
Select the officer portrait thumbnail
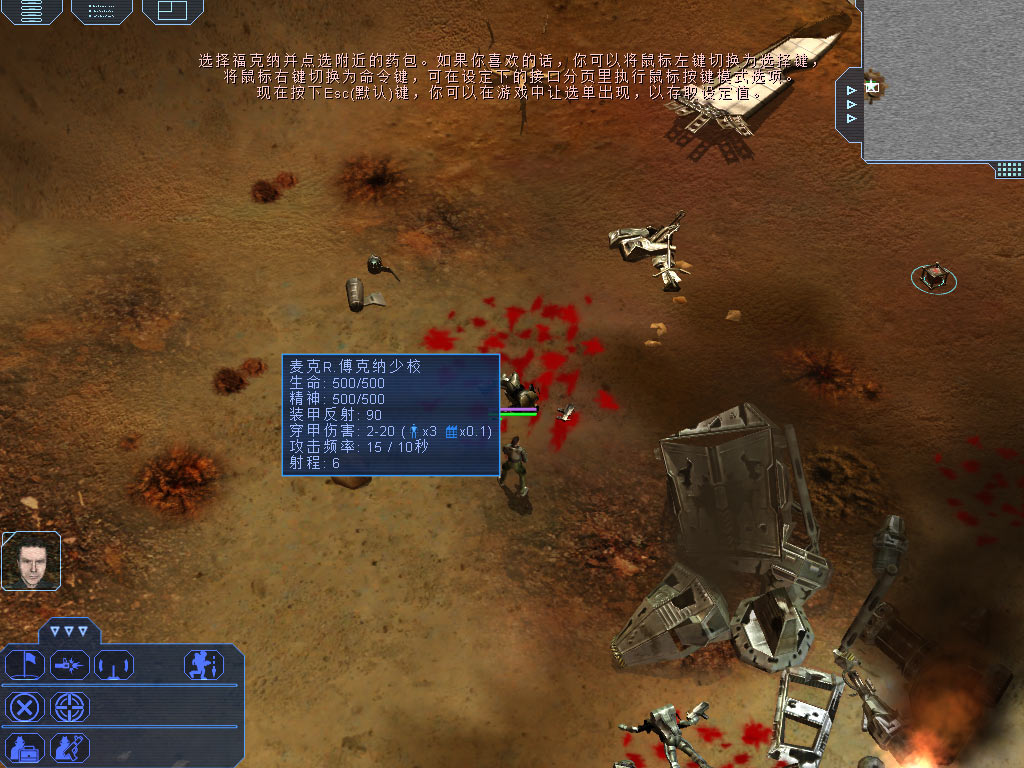pyautogui.click(x=31, y=560)
